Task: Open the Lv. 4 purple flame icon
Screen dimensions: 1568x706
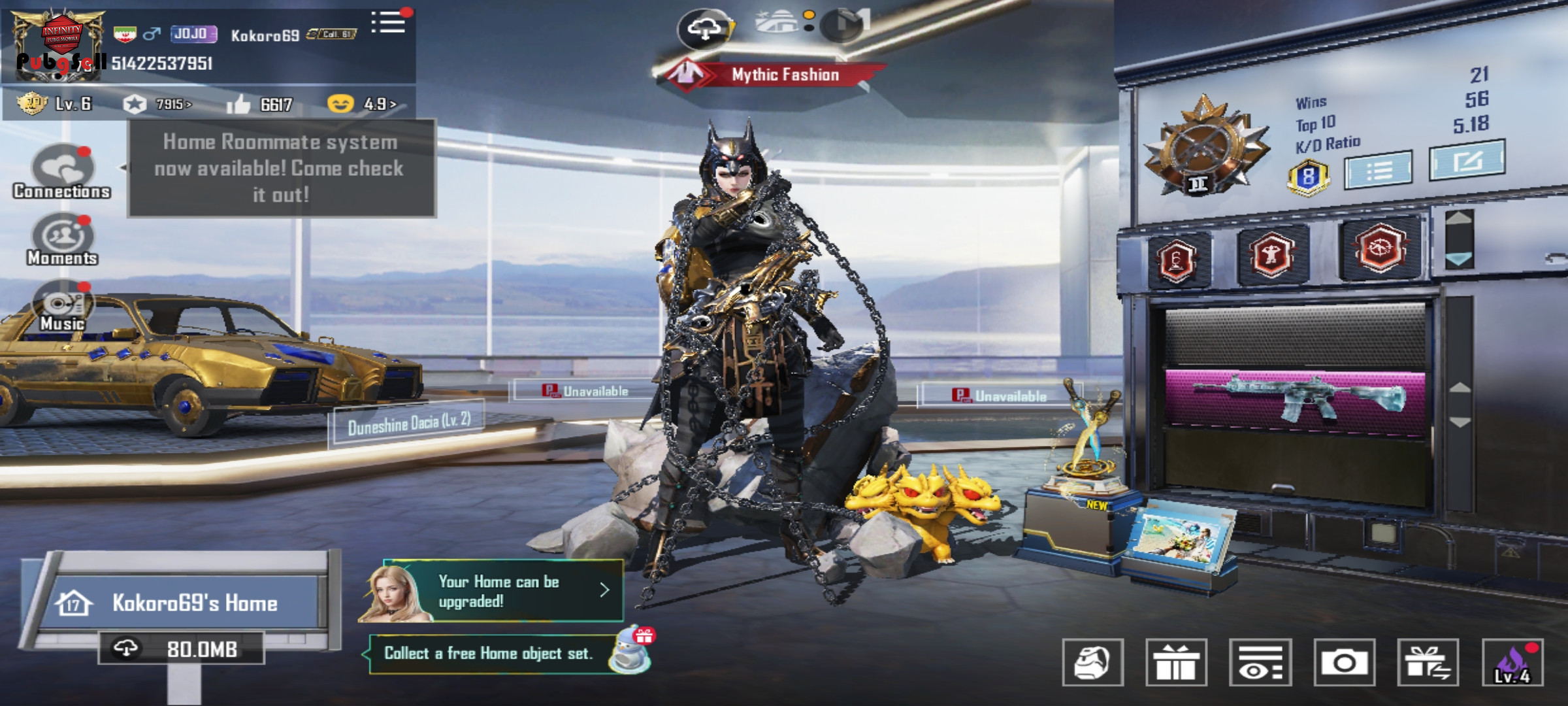Action: (x=1512, y=663)
